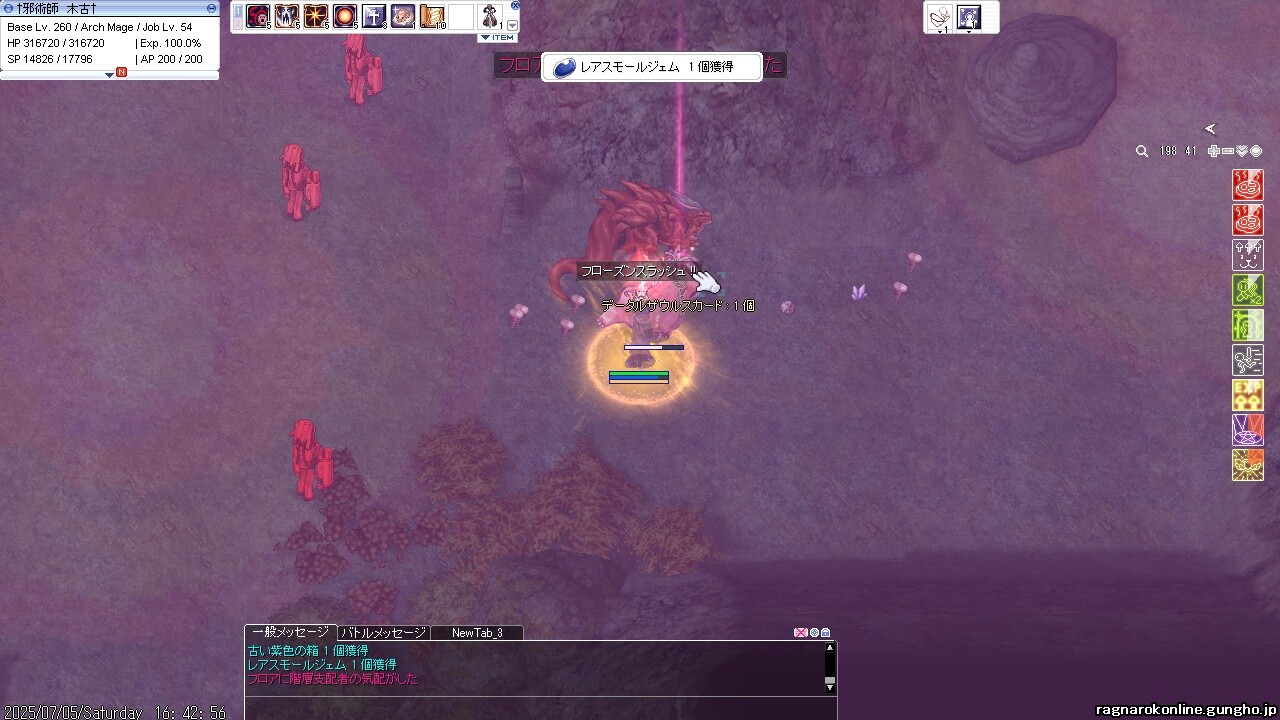Activate the red screaming face skill
The width and height of the screenshot is (1280, 720).
click(258, 16)
